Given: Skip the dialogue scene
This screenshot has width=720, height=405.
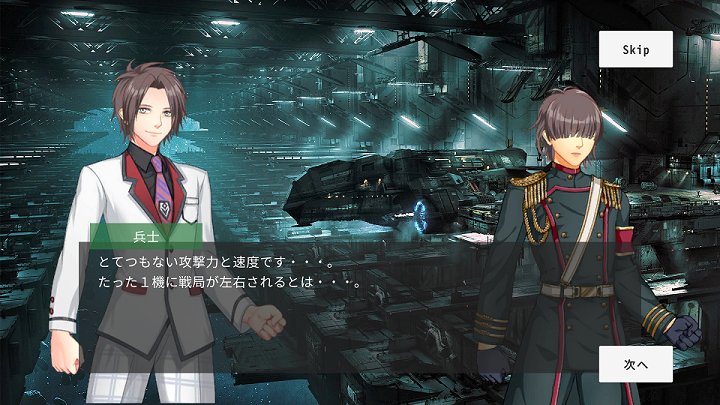Looking at the screenshot, I should (635, 49).
